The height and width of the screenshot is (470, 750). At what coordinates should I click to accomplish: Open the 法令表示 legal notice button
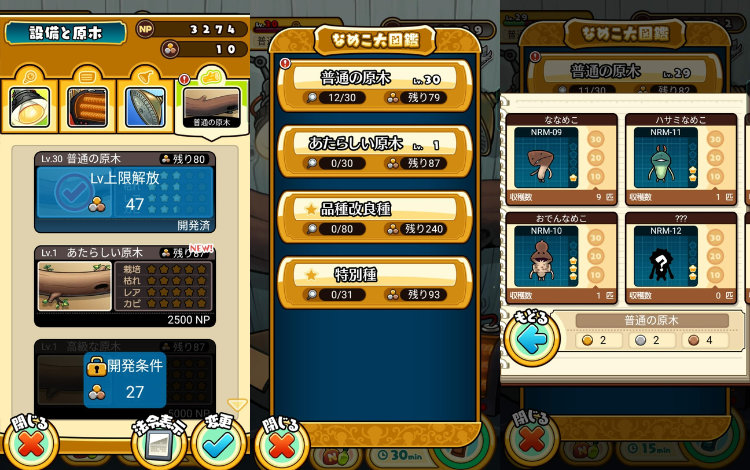point(158,442)
